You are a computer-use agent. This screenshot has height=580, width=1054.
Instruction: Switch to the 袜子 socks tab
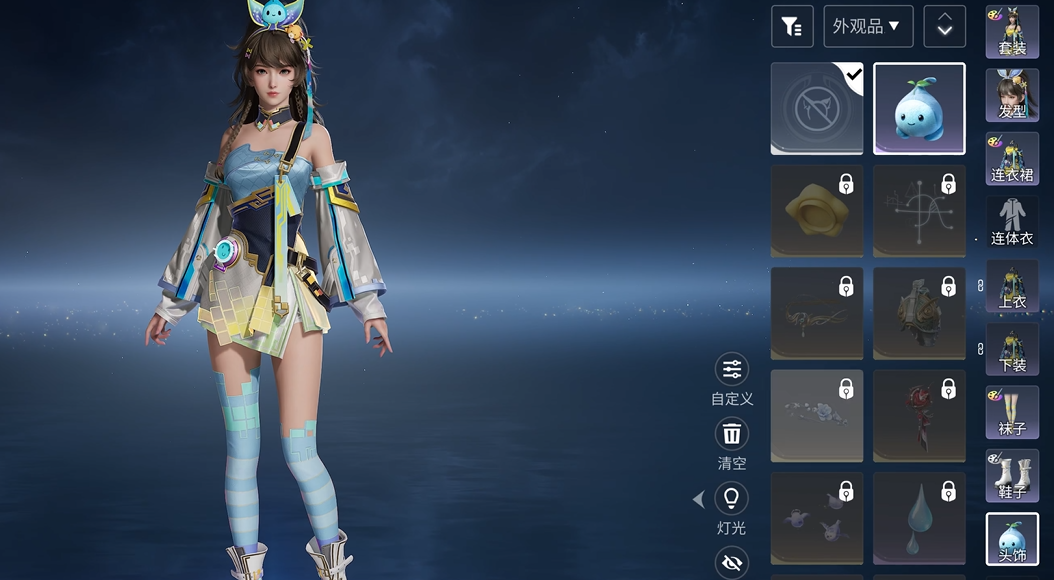coord(1012,412)
